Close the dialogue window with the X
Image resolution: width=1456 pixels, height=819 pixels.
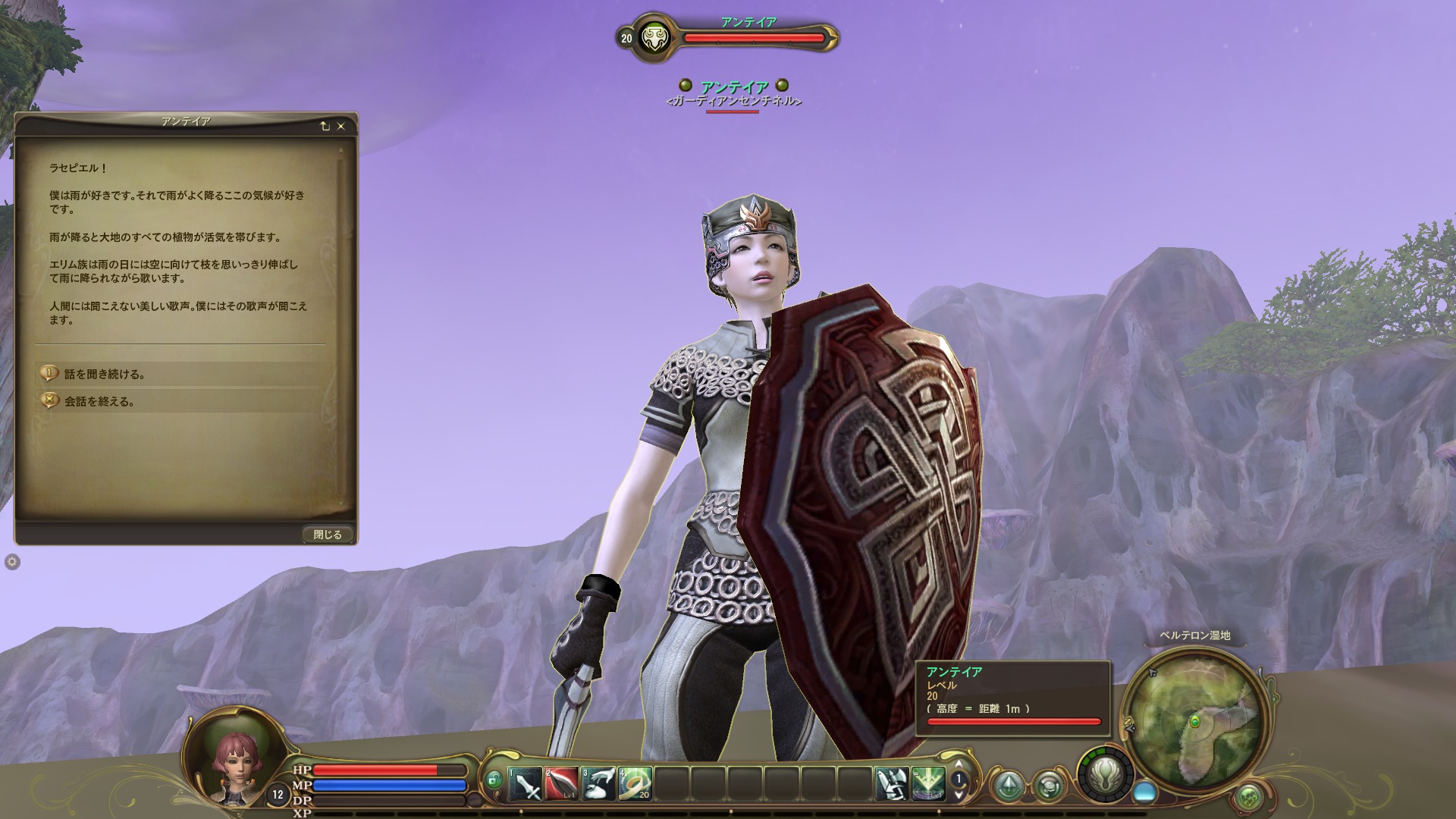341,127
